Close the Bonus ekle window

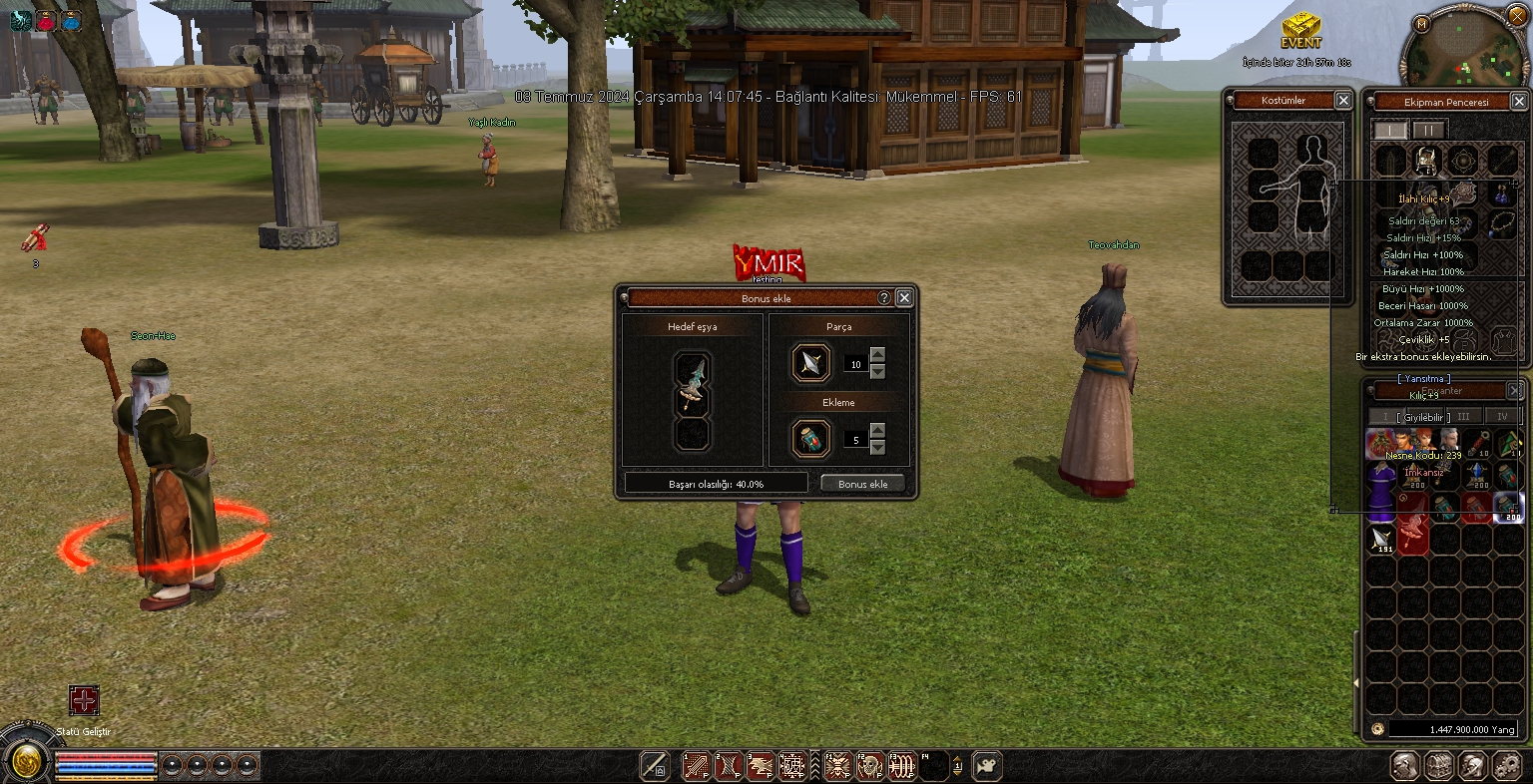(x=904, y=297)
